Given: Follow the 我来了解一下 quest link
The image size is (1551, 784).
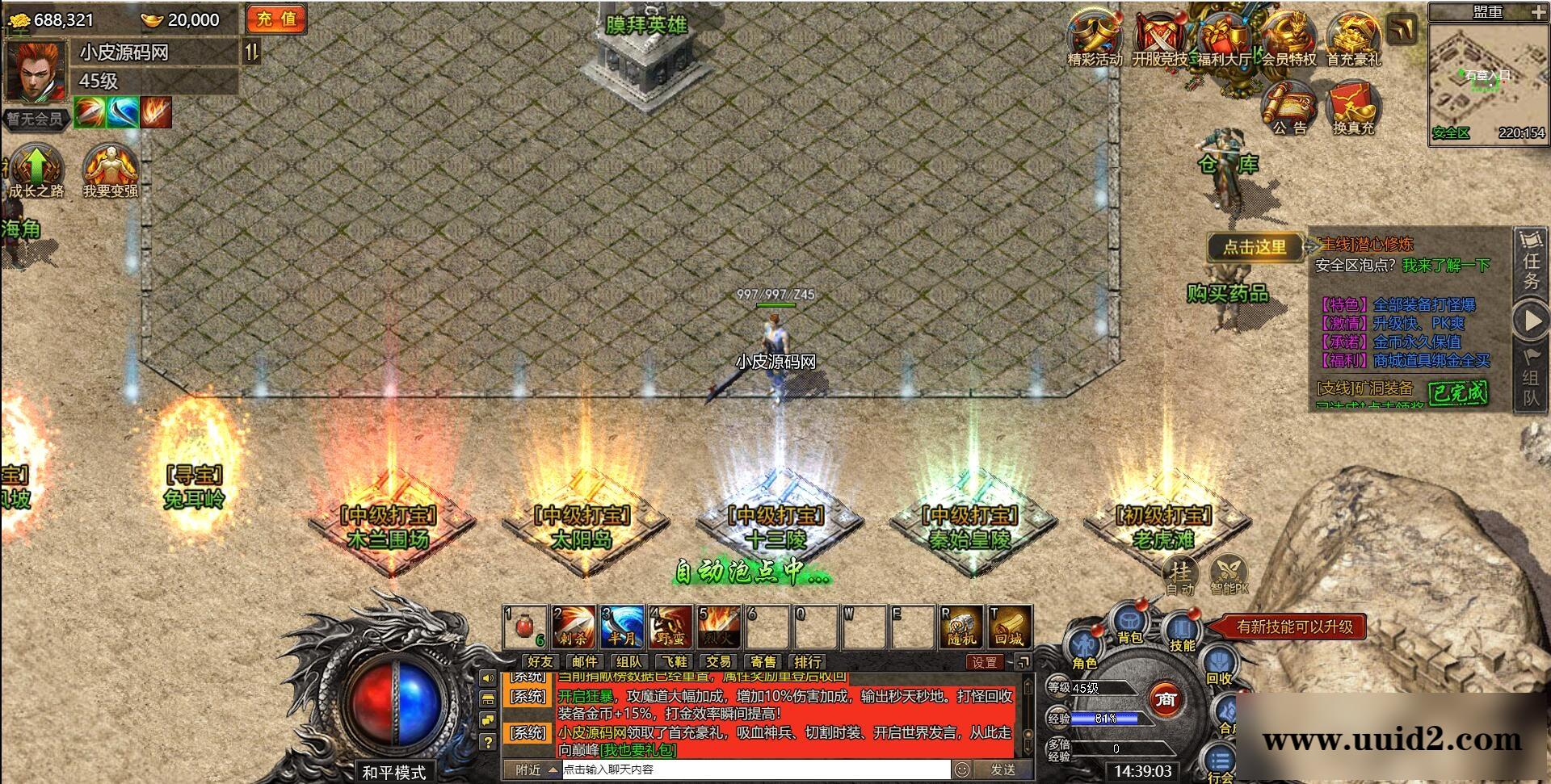Looking at the screenshot, I should click(x=1446, y=266).
